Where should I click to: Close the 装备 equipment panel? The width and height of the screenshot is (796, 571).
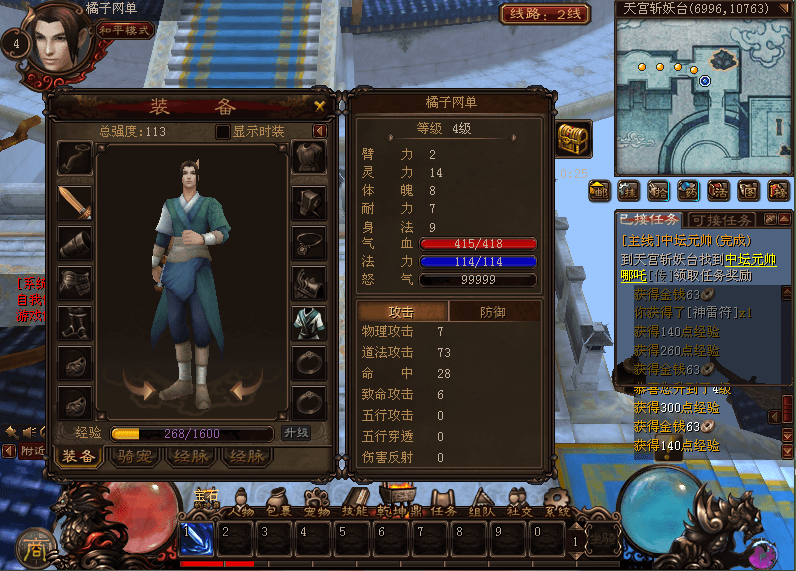320,105
